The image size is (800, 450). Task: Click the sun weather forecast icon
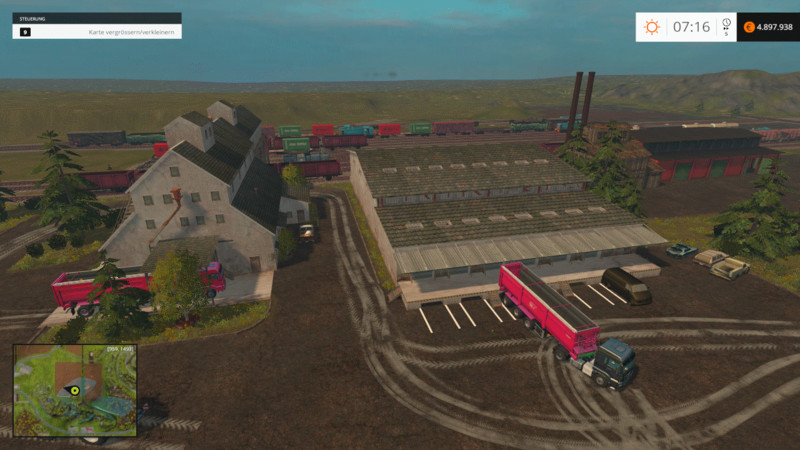tap(652, 27)
